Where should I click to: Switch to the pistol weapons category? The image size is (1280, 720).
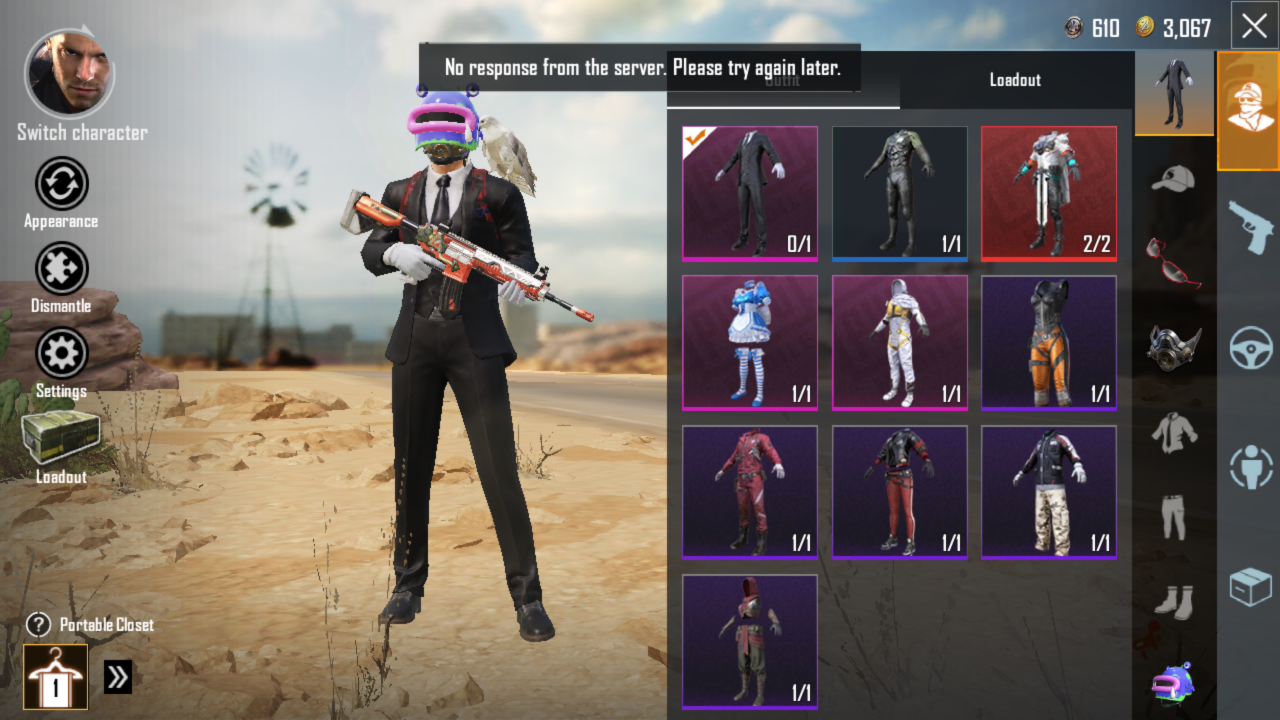pyautogui.click(x=1250, y=226)
